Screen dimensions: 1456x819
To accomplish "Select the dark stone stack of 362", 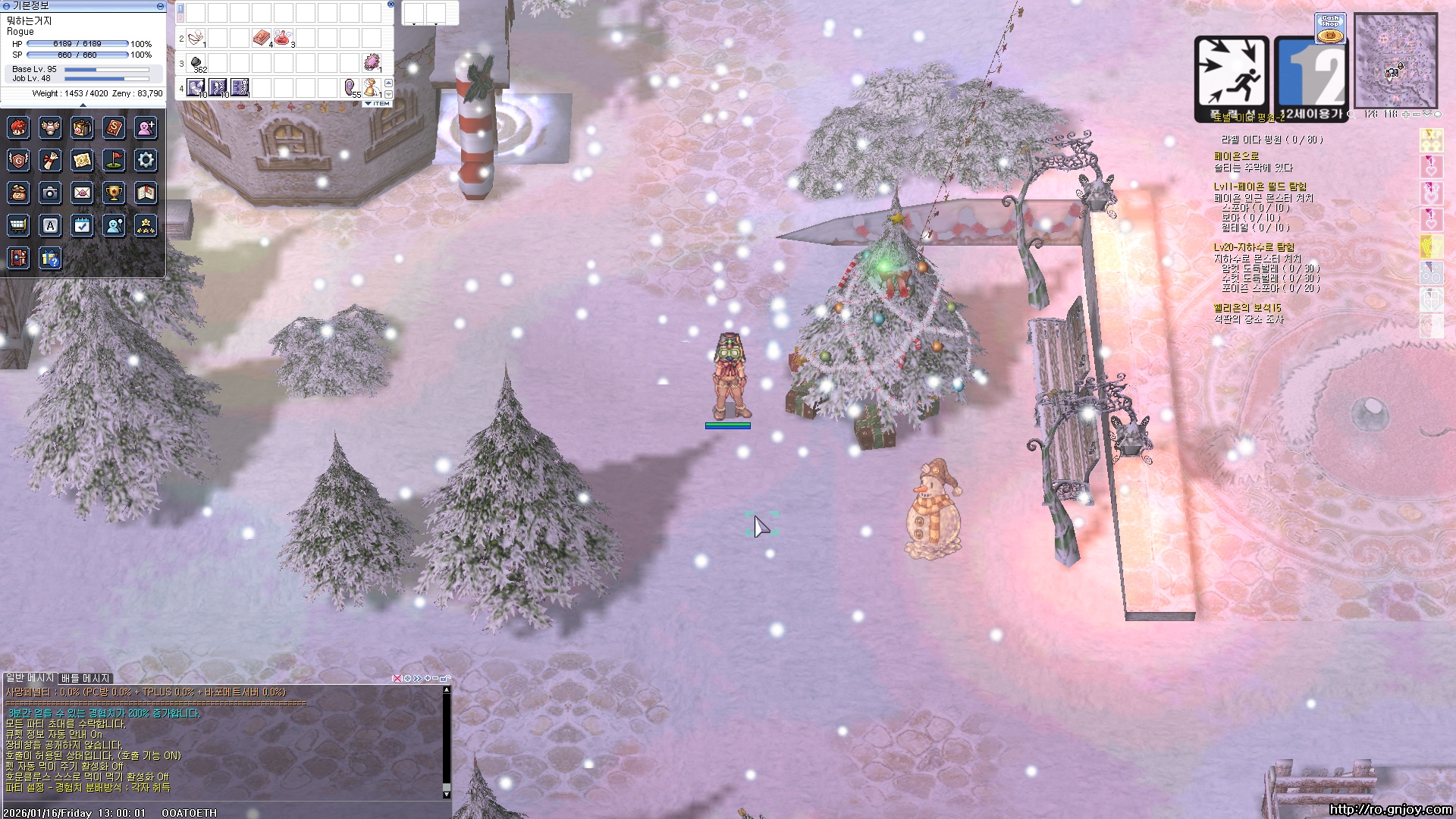I will point(196,62).
